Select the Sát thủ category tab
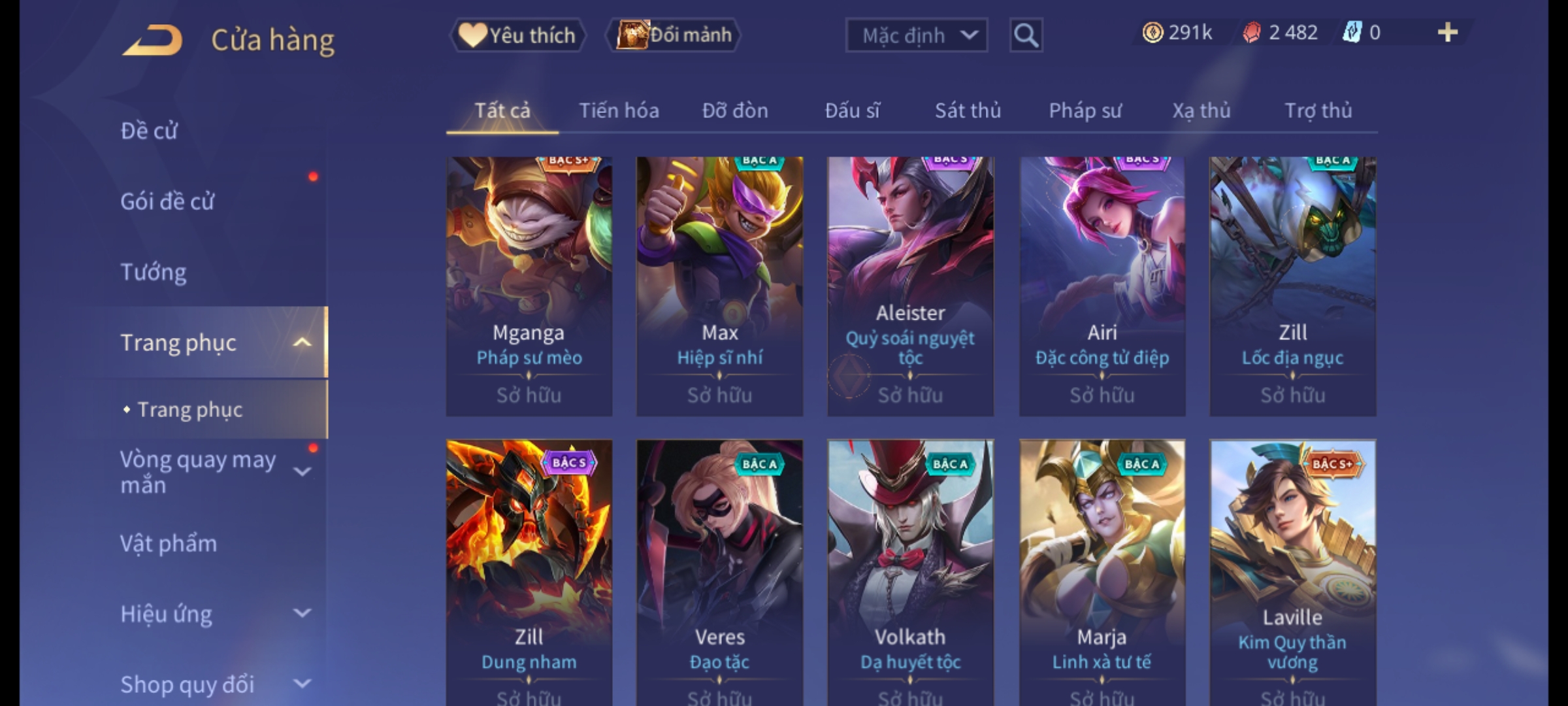 [968, 111]
